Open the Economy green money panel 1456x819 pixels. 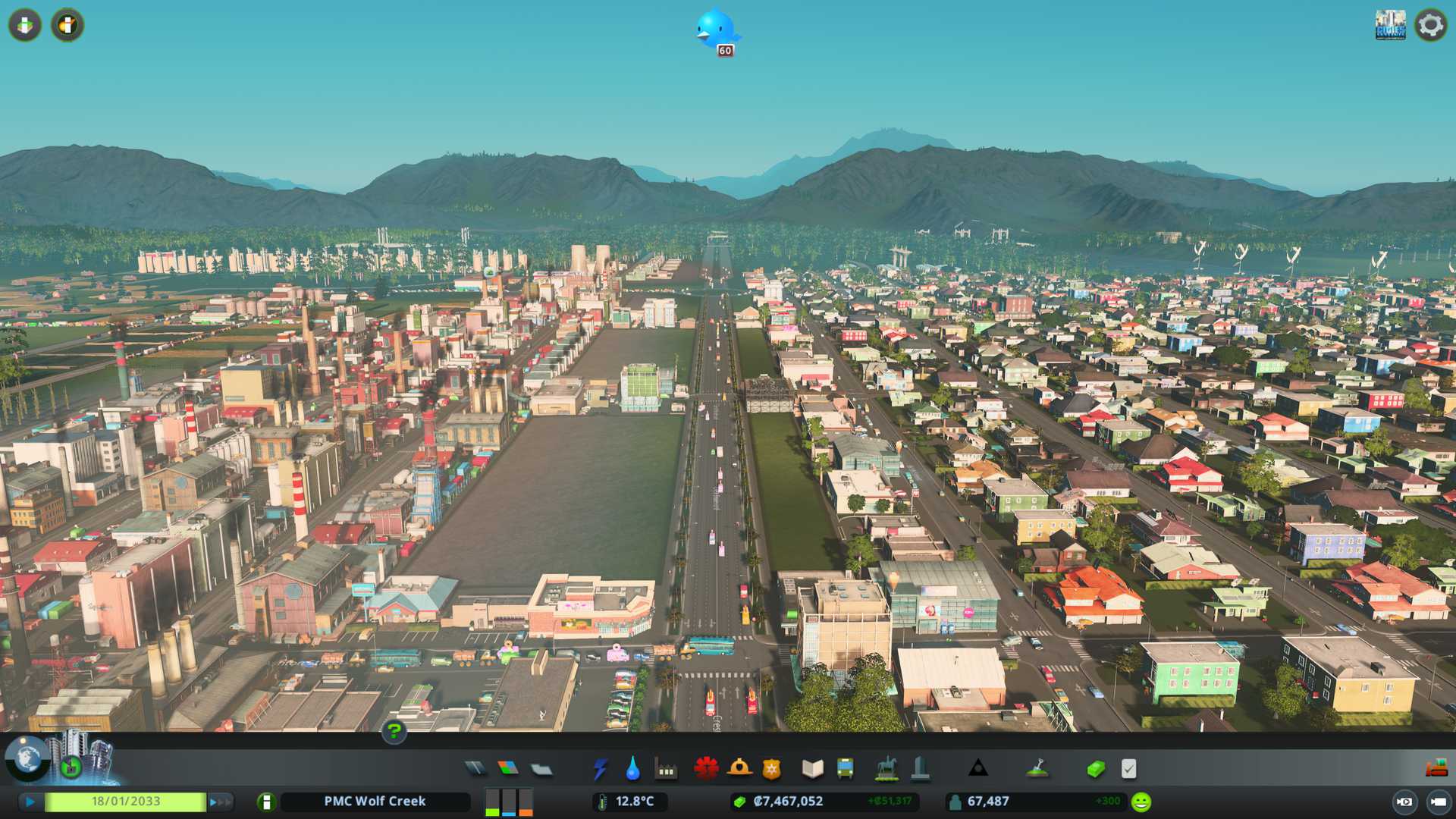[1095, 769]
